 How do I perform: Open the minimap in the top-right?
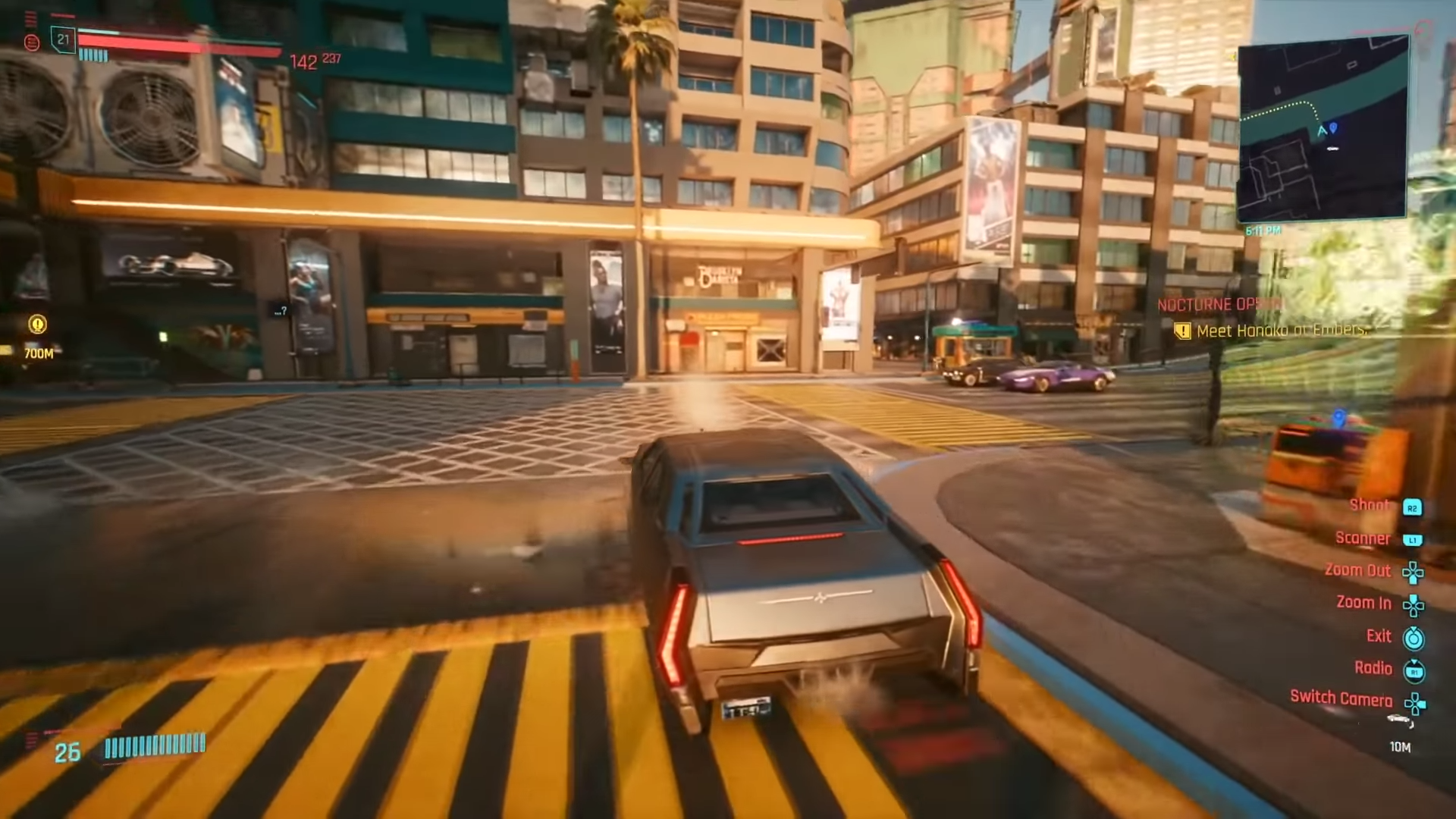pyautogui.click(x=1325, y=127)
